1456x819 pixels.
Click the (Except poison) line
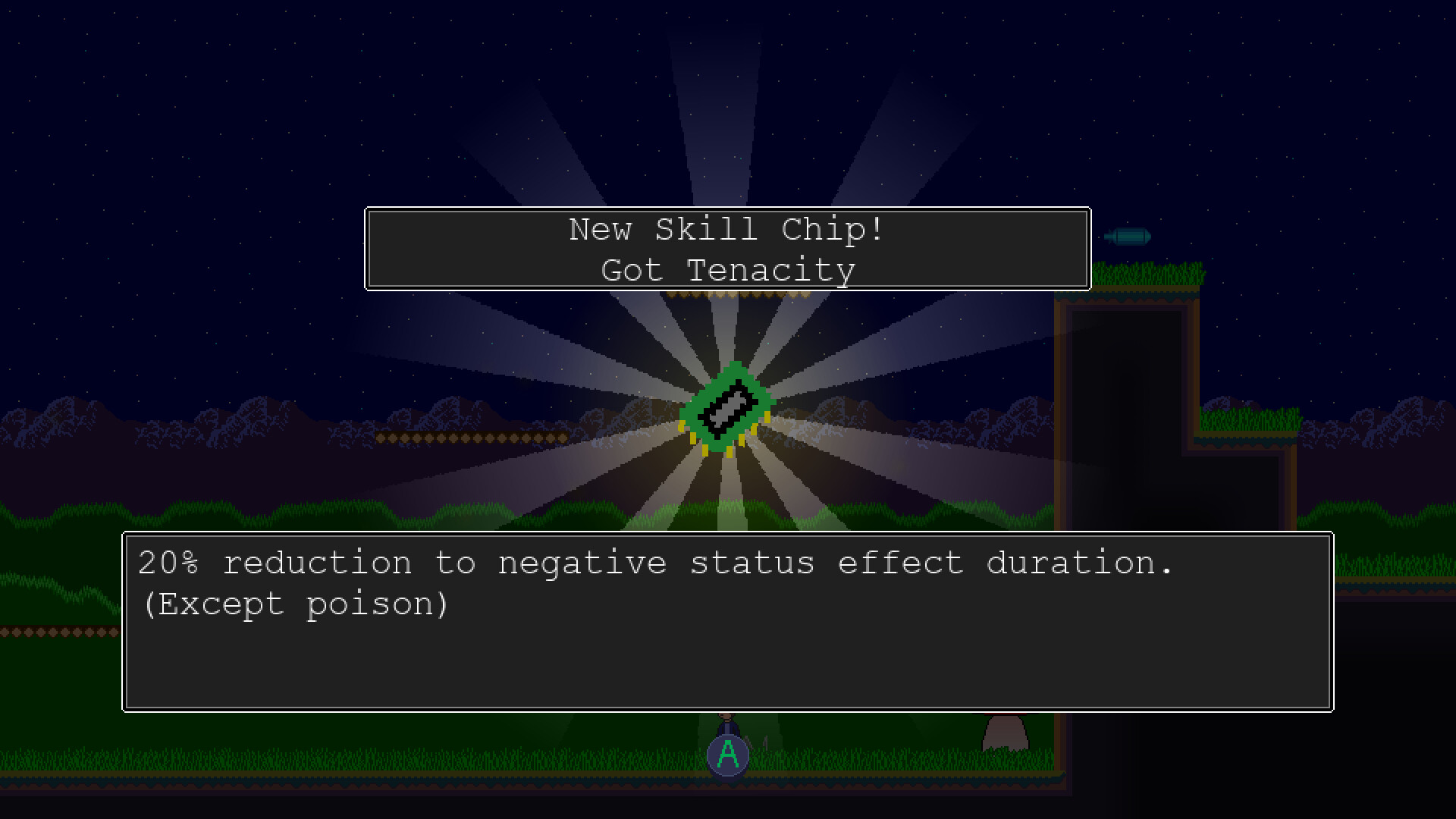296,603
